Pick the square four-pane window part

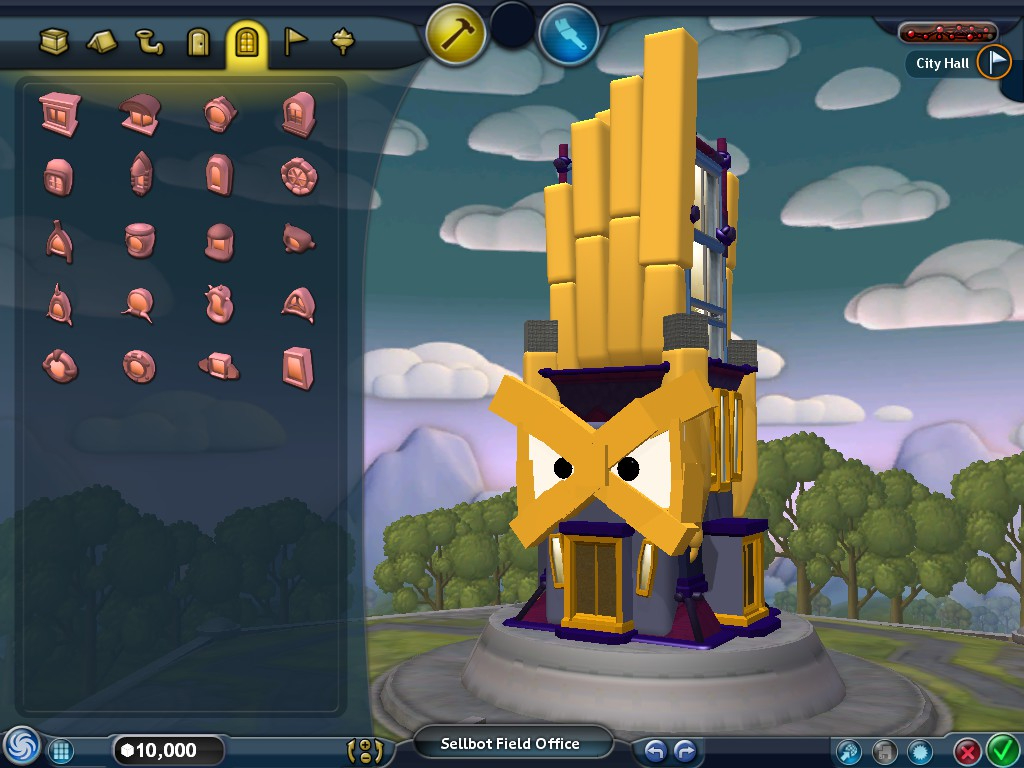(59, 113)
